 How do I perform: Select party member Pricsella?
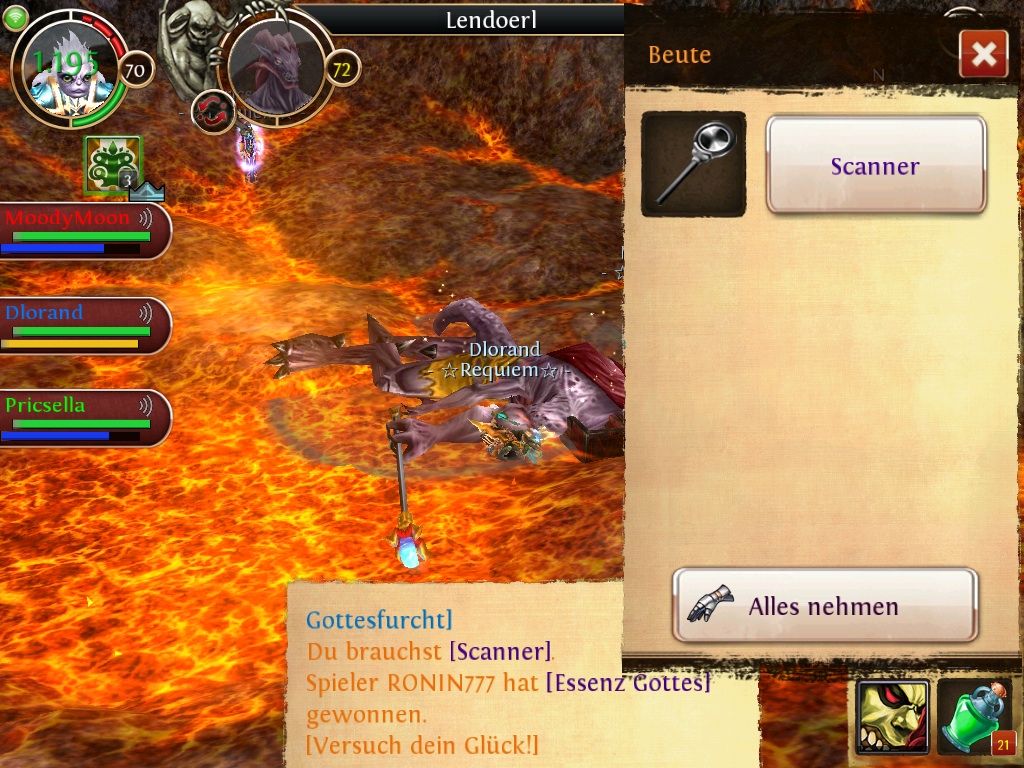click(x=84, y=418)
